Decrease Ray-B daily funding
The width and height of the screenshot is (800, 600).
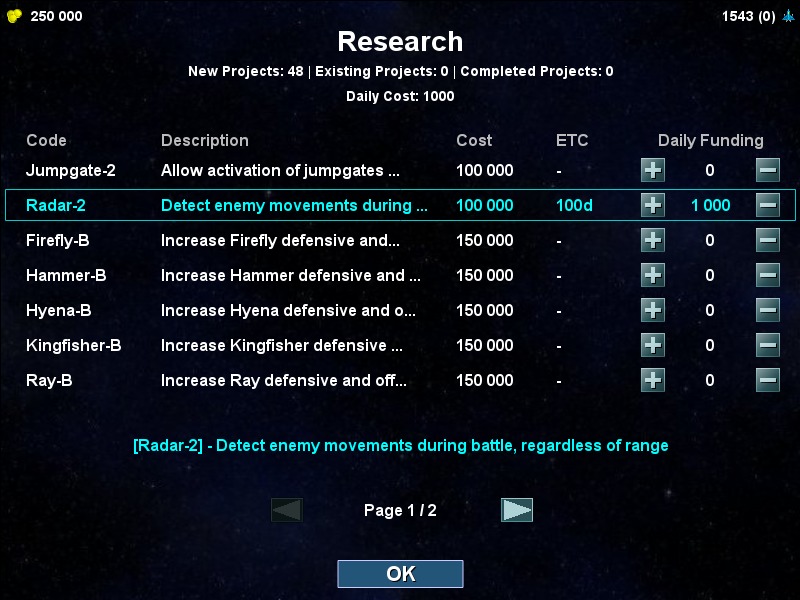click(x=768, y=380)
